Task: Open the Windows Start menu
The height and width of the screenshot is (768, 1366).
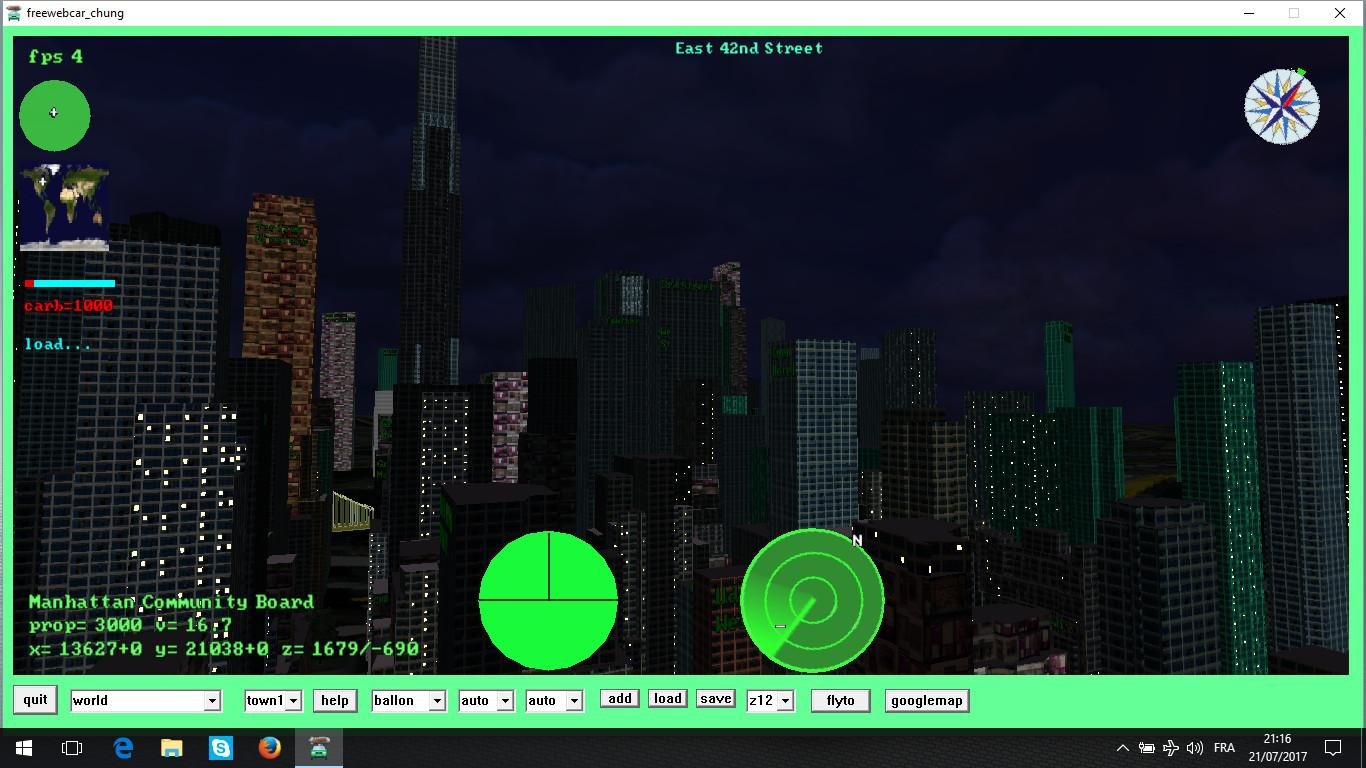Action: coord(21,747)
